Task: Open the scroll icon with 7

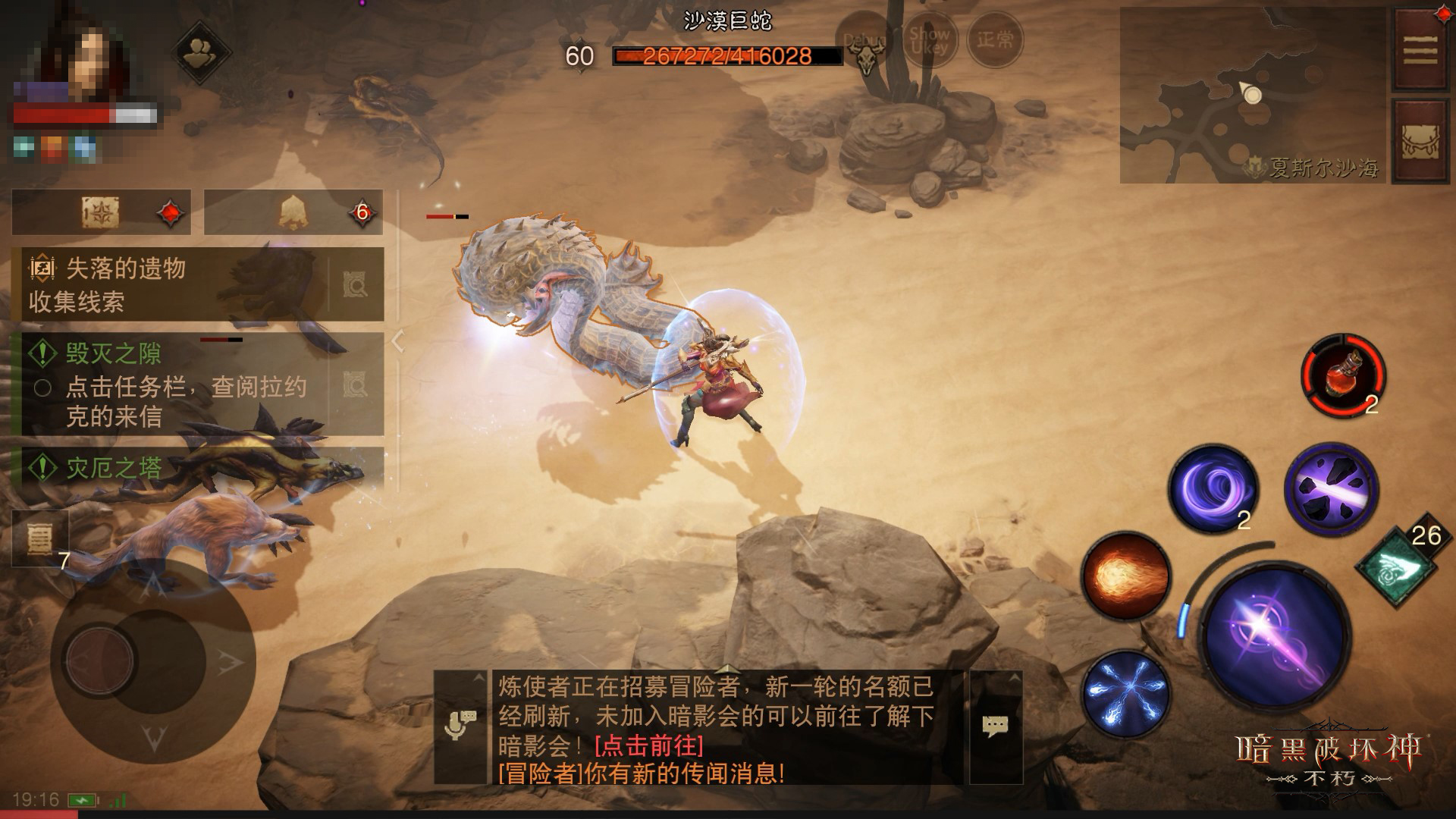Action: click(x=39, y=538)
